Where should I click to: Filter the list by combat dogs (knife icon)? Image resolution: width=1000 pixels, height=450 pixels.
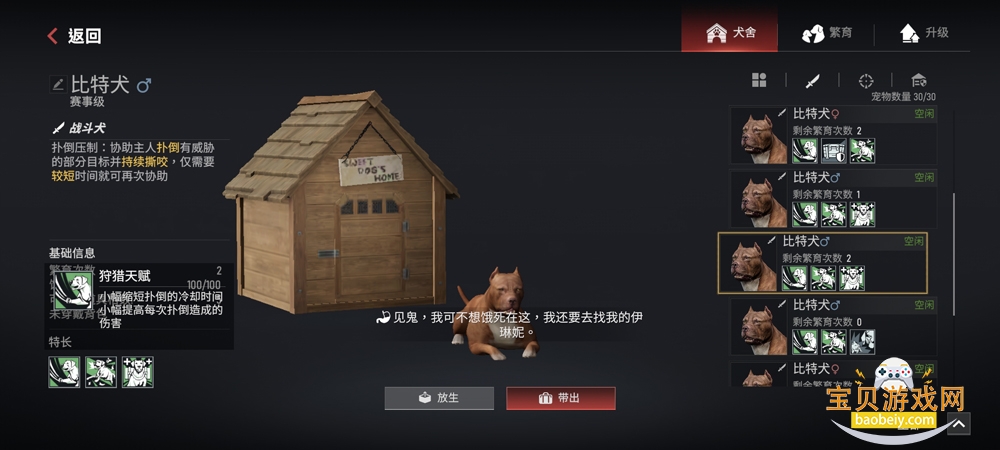[x=813, y=80]
